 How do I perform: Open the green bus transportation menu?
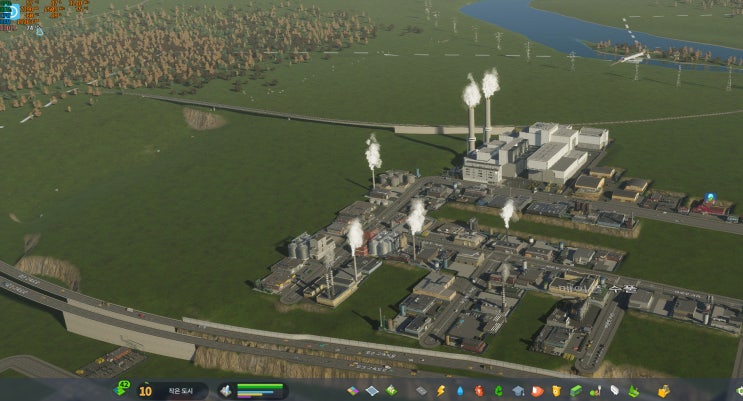click(x=575, y=390)
